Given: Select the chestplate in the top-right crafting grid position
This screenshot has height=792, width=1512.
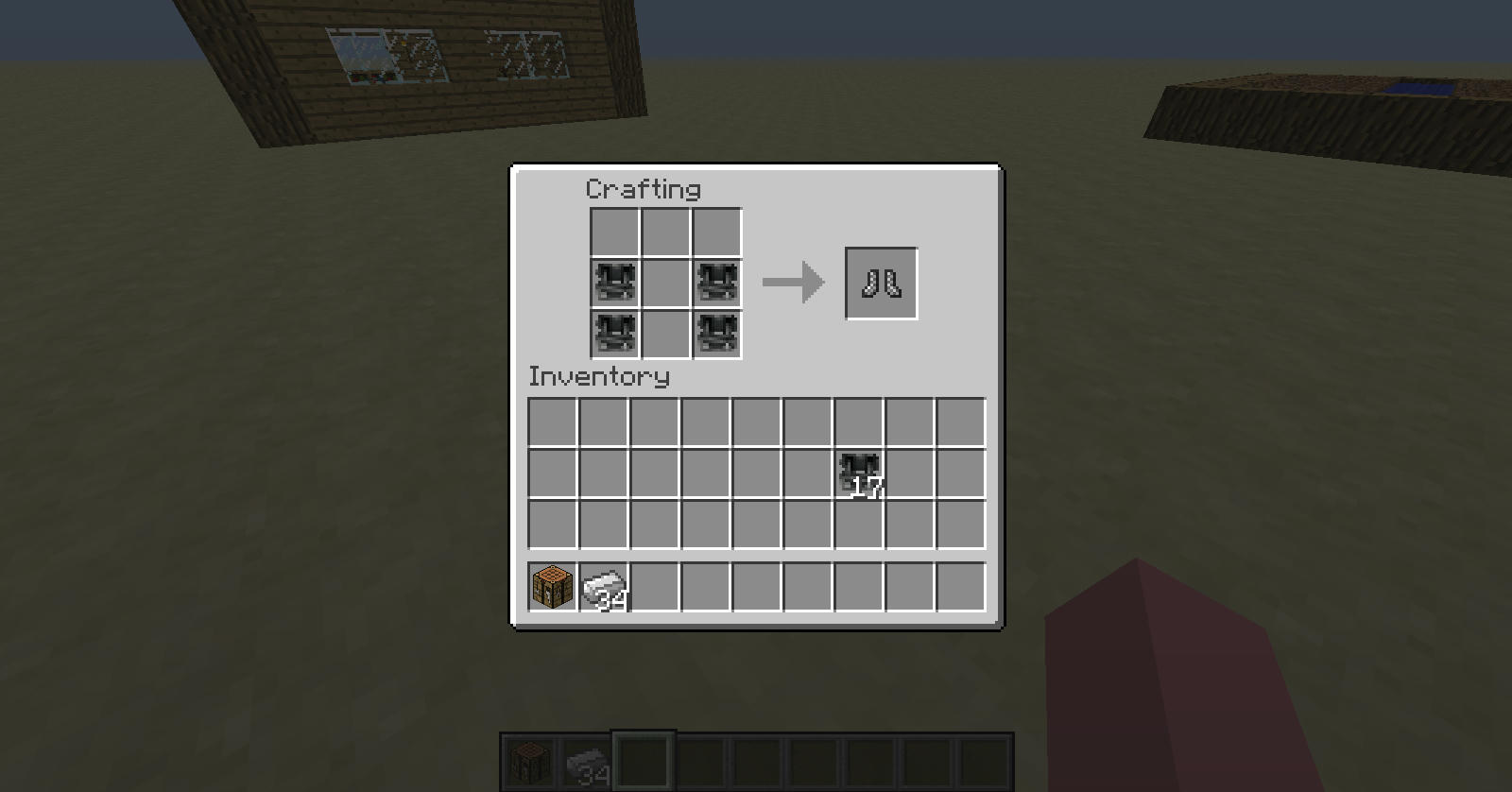Looking at the screenshot, I should click(x=716, y=283).
